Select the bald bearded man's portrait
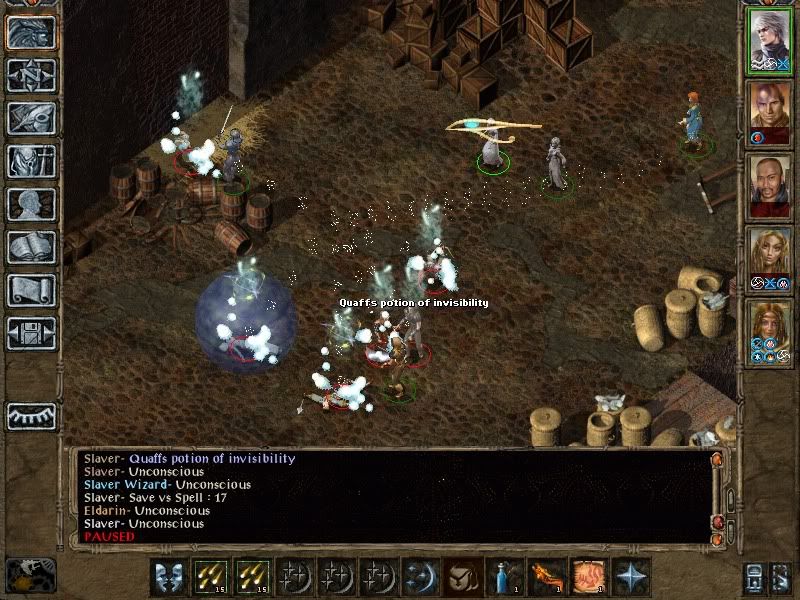800x600 pixels. click(x=769, y=188)
